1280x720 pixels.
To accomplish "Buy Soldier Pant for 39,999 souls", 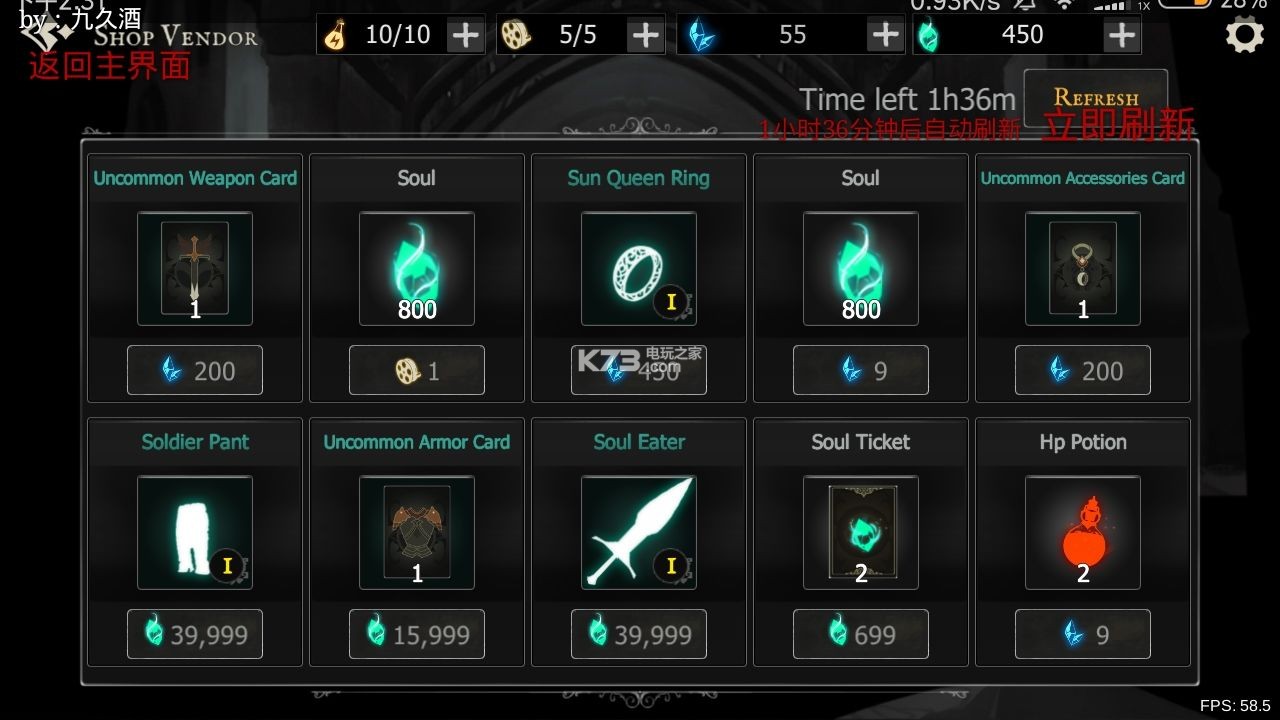I will [x=195, y=634].
